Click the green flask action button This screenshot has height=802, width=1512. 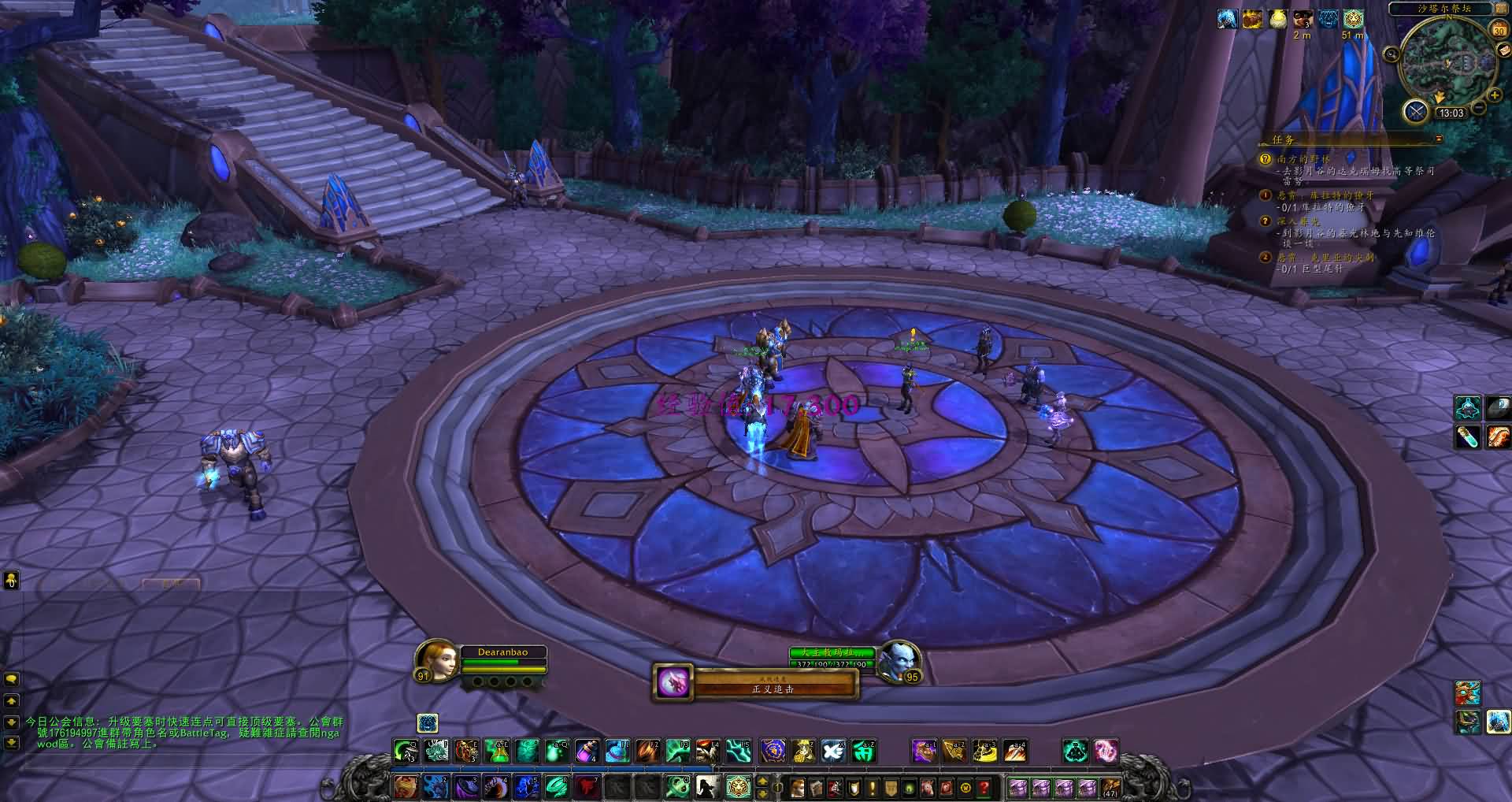tap(497, 751)
